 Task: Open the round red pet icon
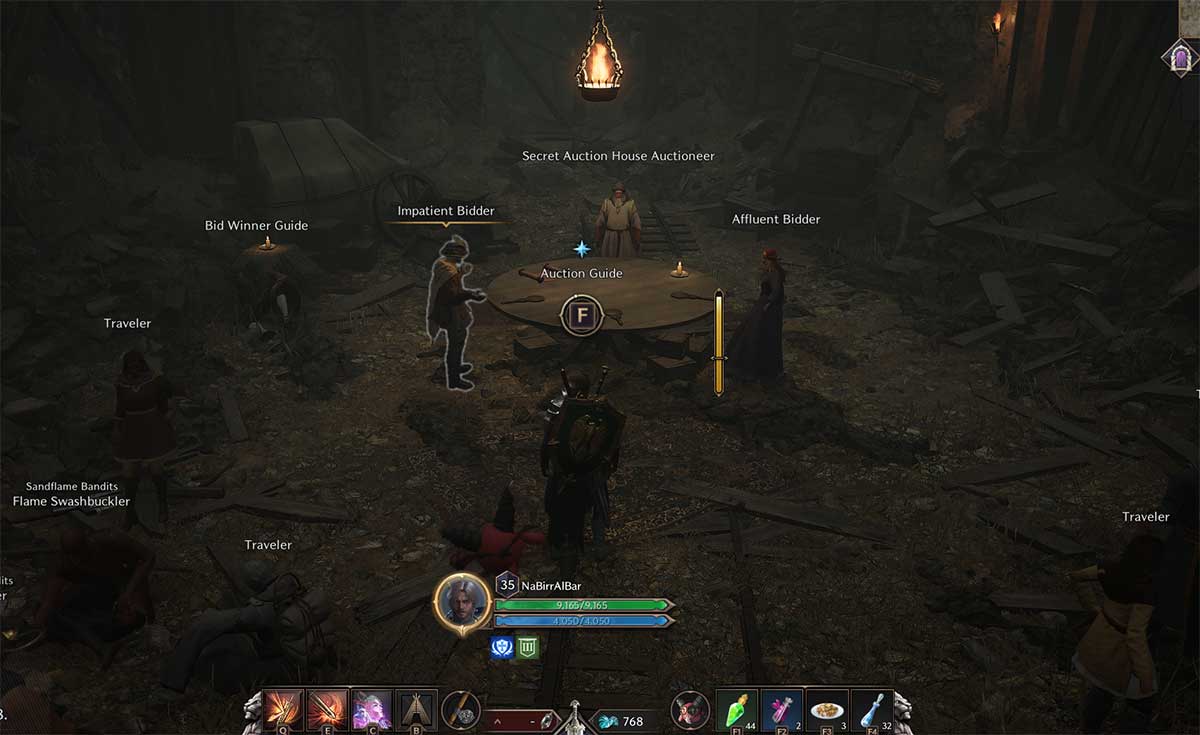(690, 710)
